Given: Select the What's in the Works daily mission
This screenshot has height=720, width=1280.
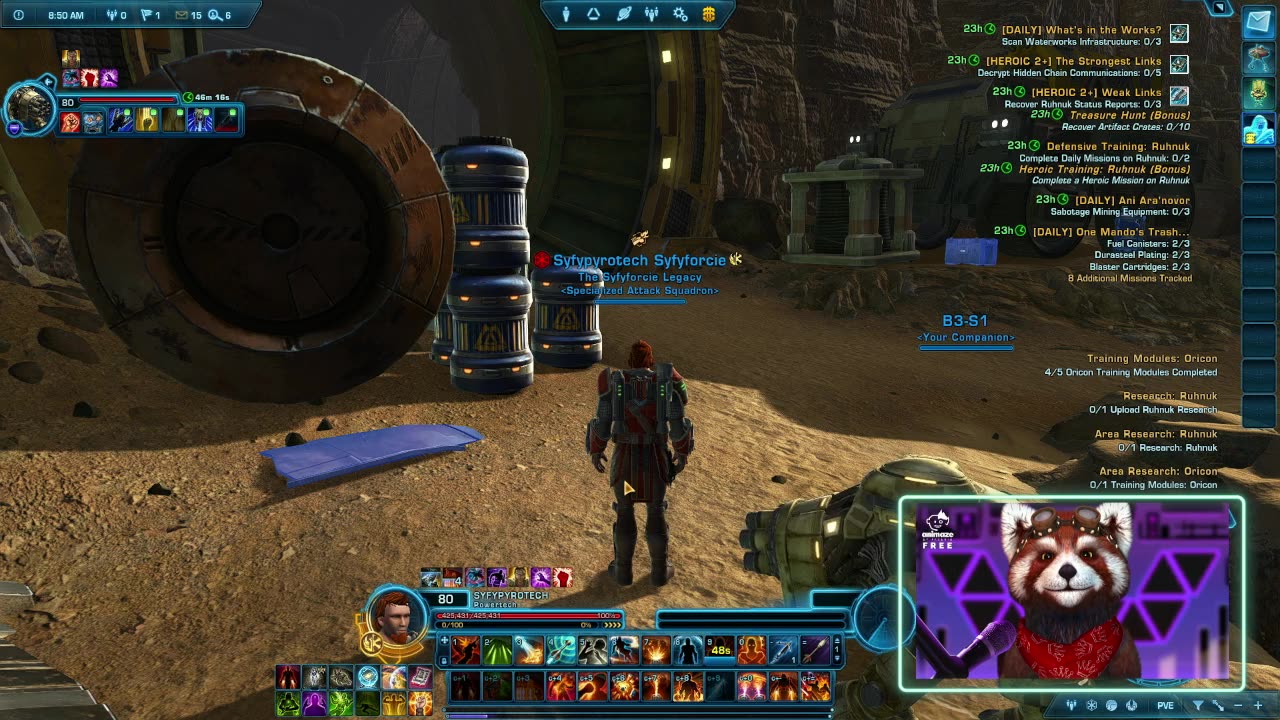Looking at the screenshot, I should (x=1081, y=30).
